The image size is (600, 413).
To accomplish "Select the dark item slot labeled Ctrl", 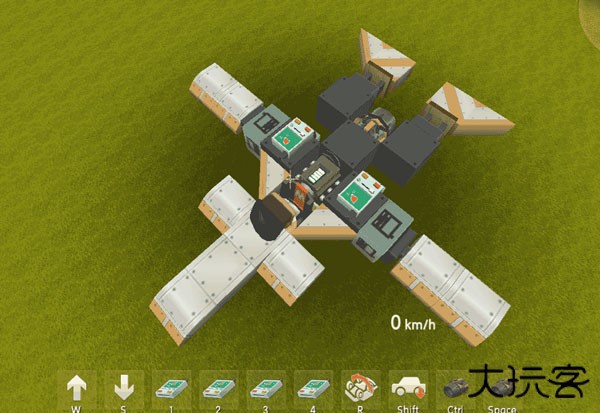I will tap(455, 387).
